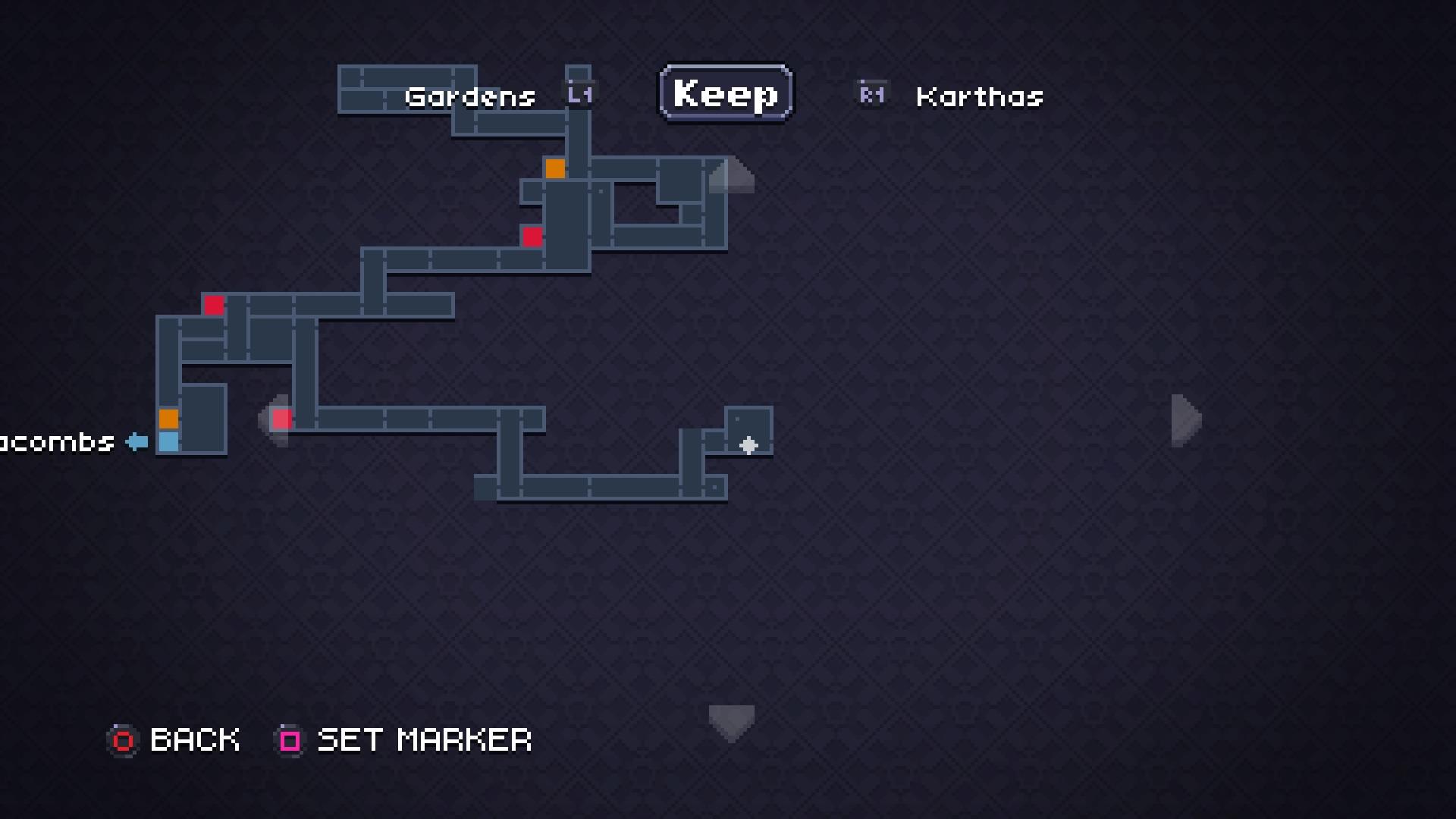This screenshot has width=1456, height=819.
Task: Select the red marker on the leftmost room
Action: pos(215,304)
